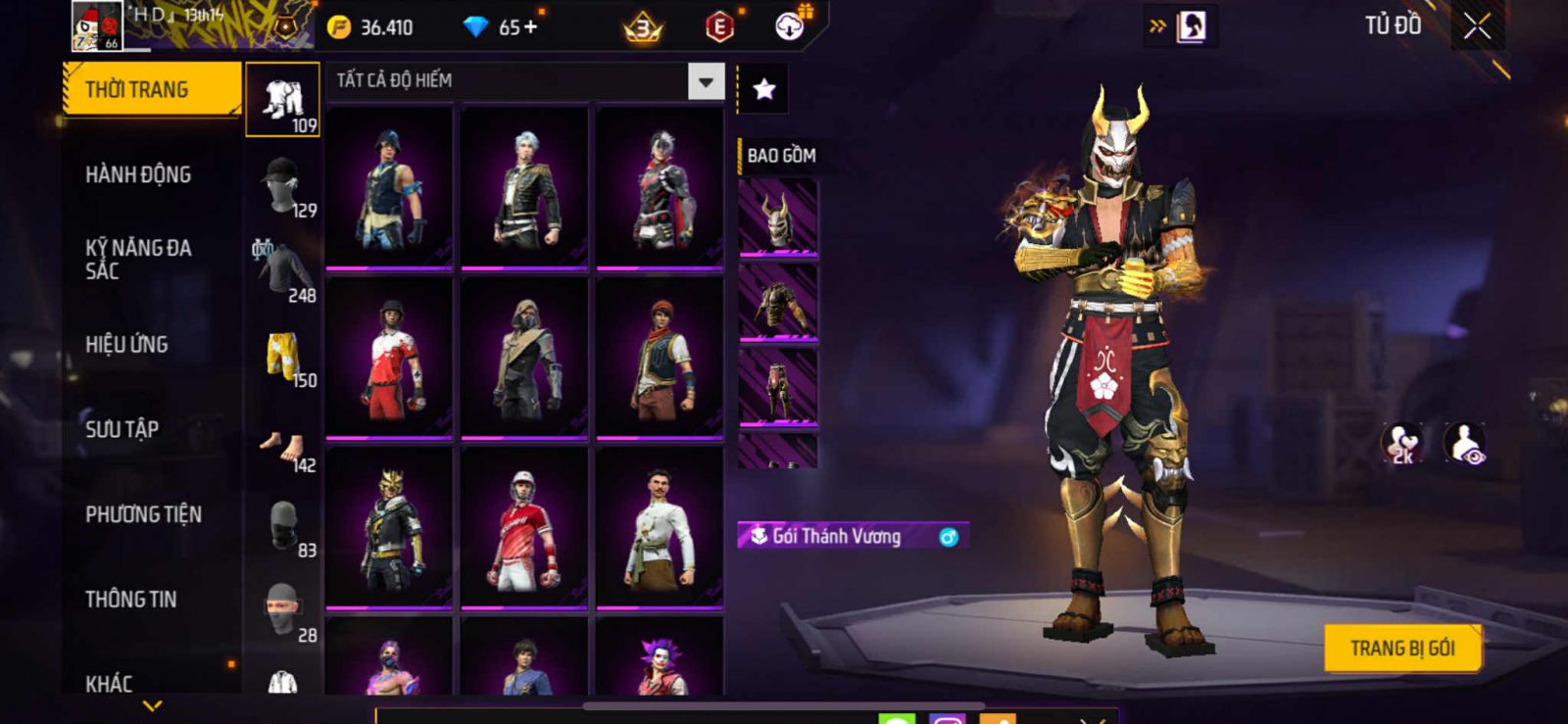Select the KỸ NĂNG ĐA SẮC category
1568x724 pixels.
click(138, 260)
